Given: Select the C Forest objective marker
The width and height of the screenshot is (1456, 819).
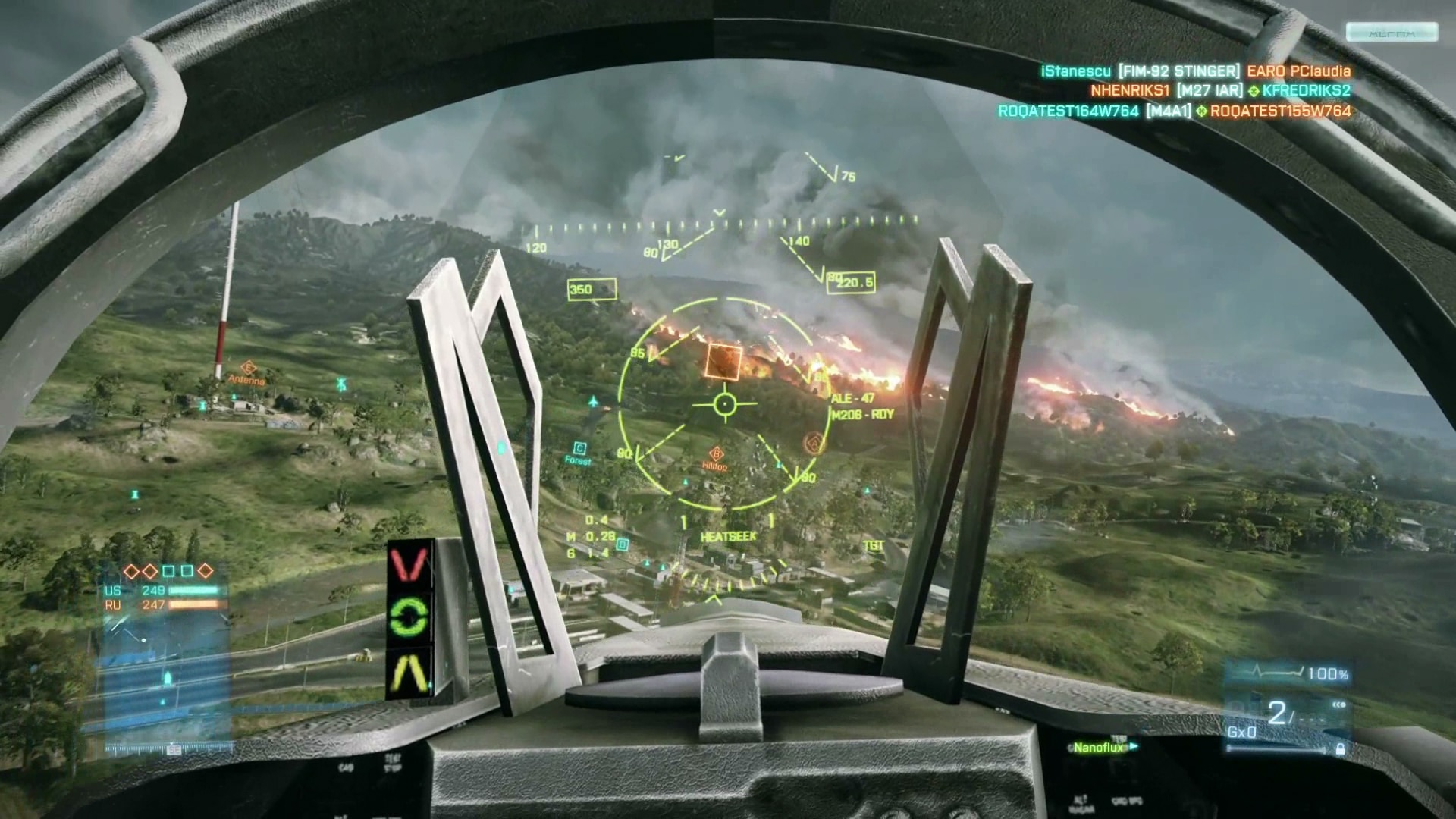Looking at the screenshot, I should tap(580, 449).
